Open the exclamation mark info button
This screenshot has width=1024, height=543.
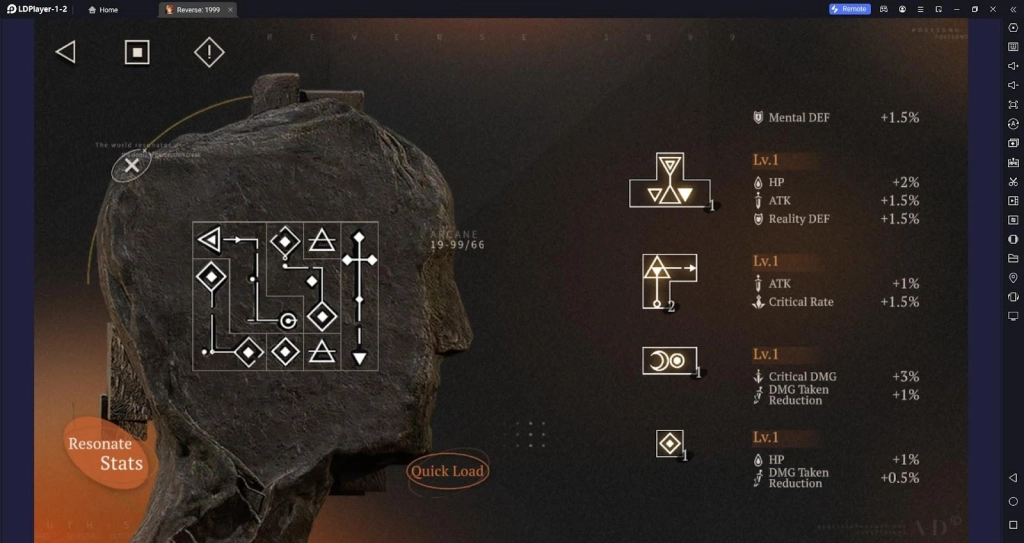tap(209, 52)
